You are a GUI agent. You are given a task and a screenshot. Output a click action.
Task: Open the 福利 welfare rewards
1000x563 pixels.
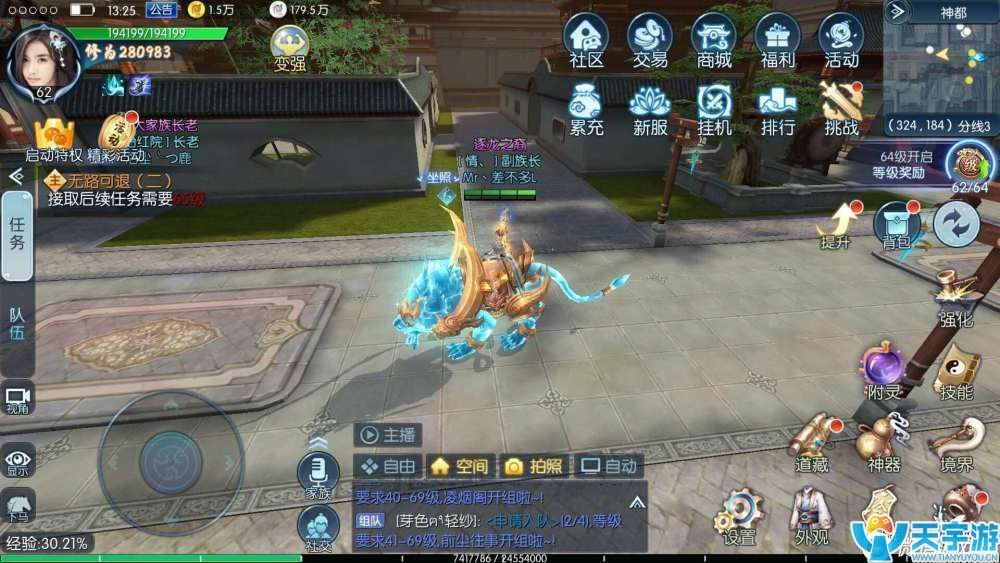click(777, 40)
